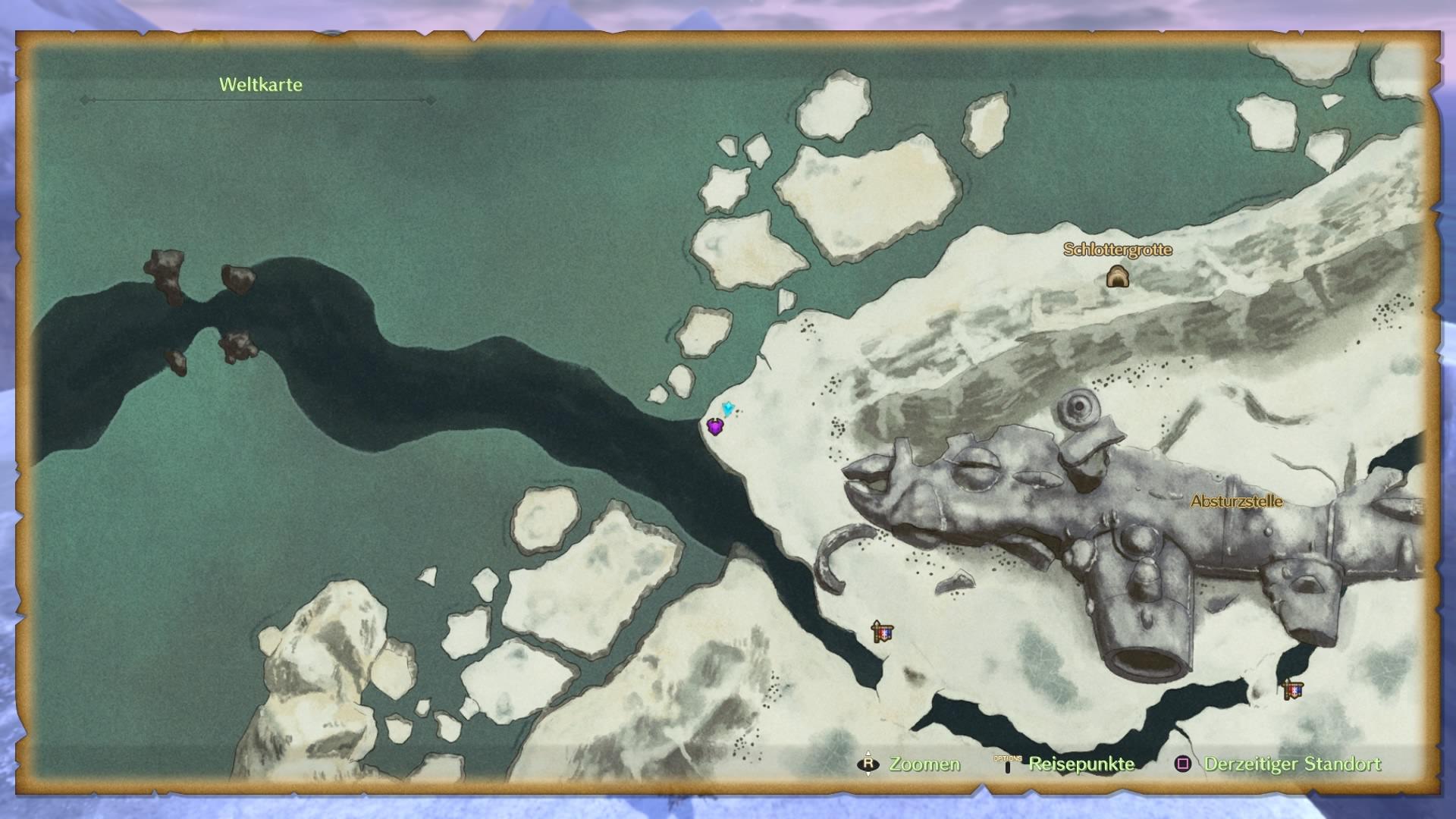Click the blue crystal map marker
This screenshot has width=1456, height=819.
point(728,409)
